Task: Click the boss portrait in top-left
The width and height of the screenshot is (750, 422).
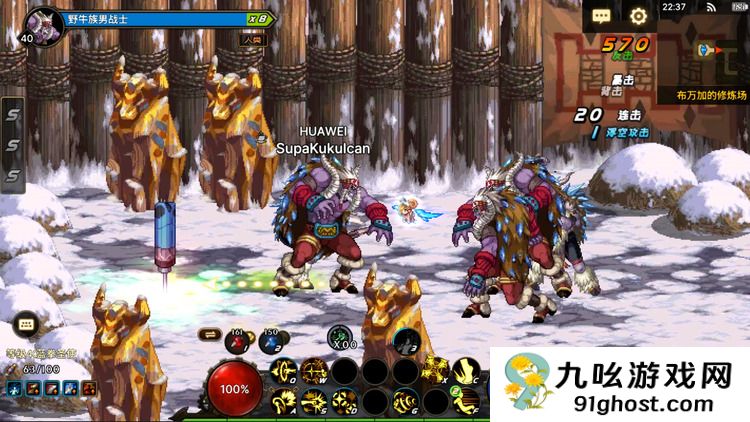Action: 43,20
